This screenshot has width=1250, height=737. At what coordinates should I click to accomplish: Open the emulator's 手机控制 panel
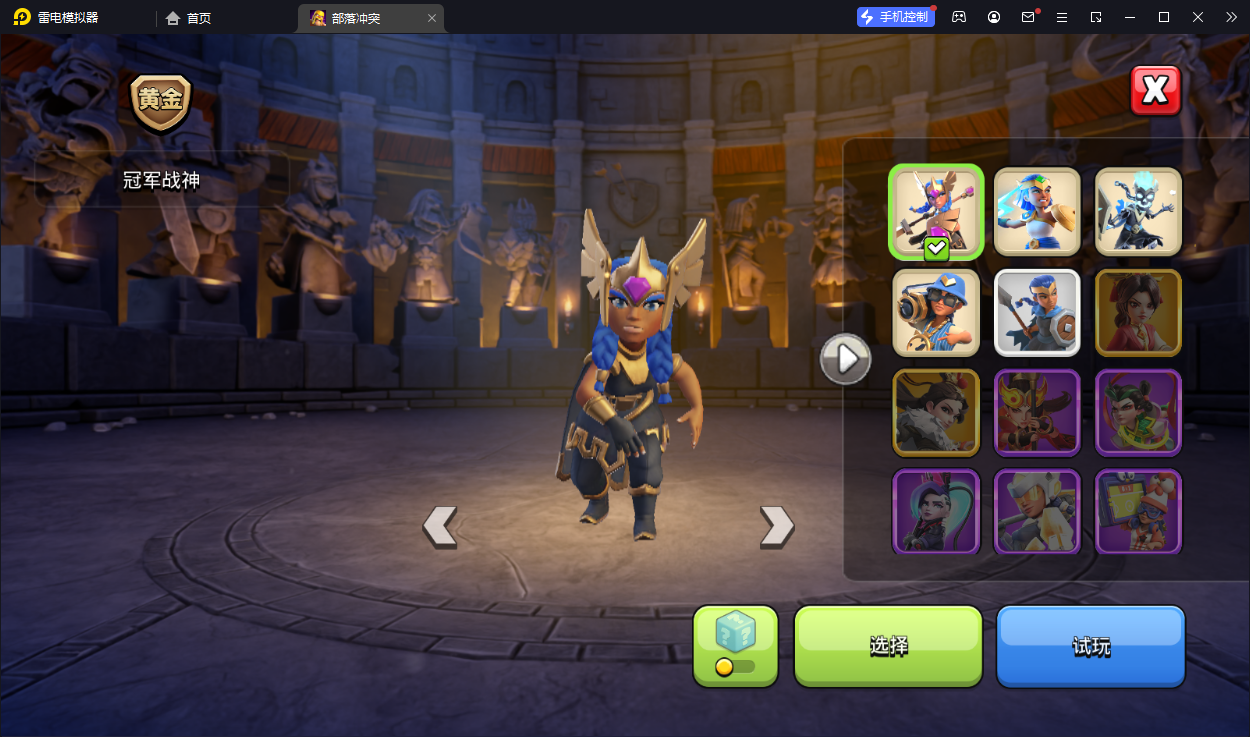895,17
